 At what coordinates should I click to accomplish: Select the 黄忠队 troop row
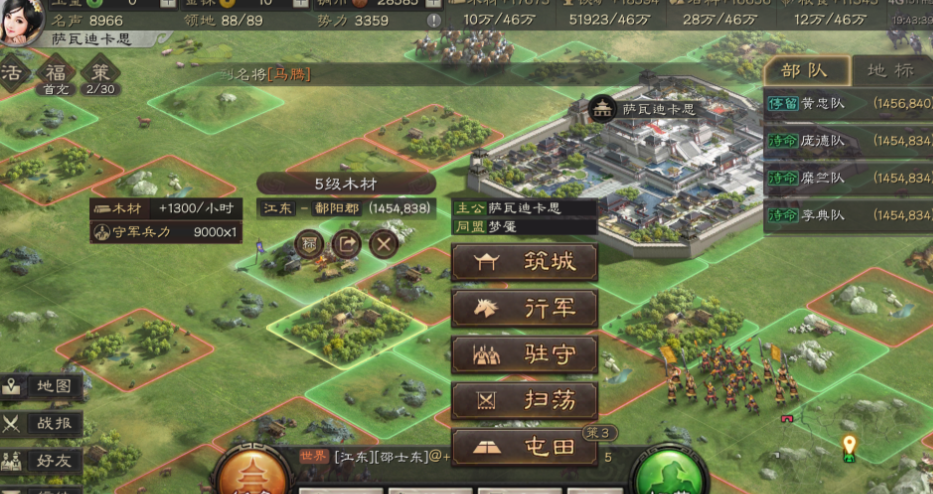coord(848,104)
